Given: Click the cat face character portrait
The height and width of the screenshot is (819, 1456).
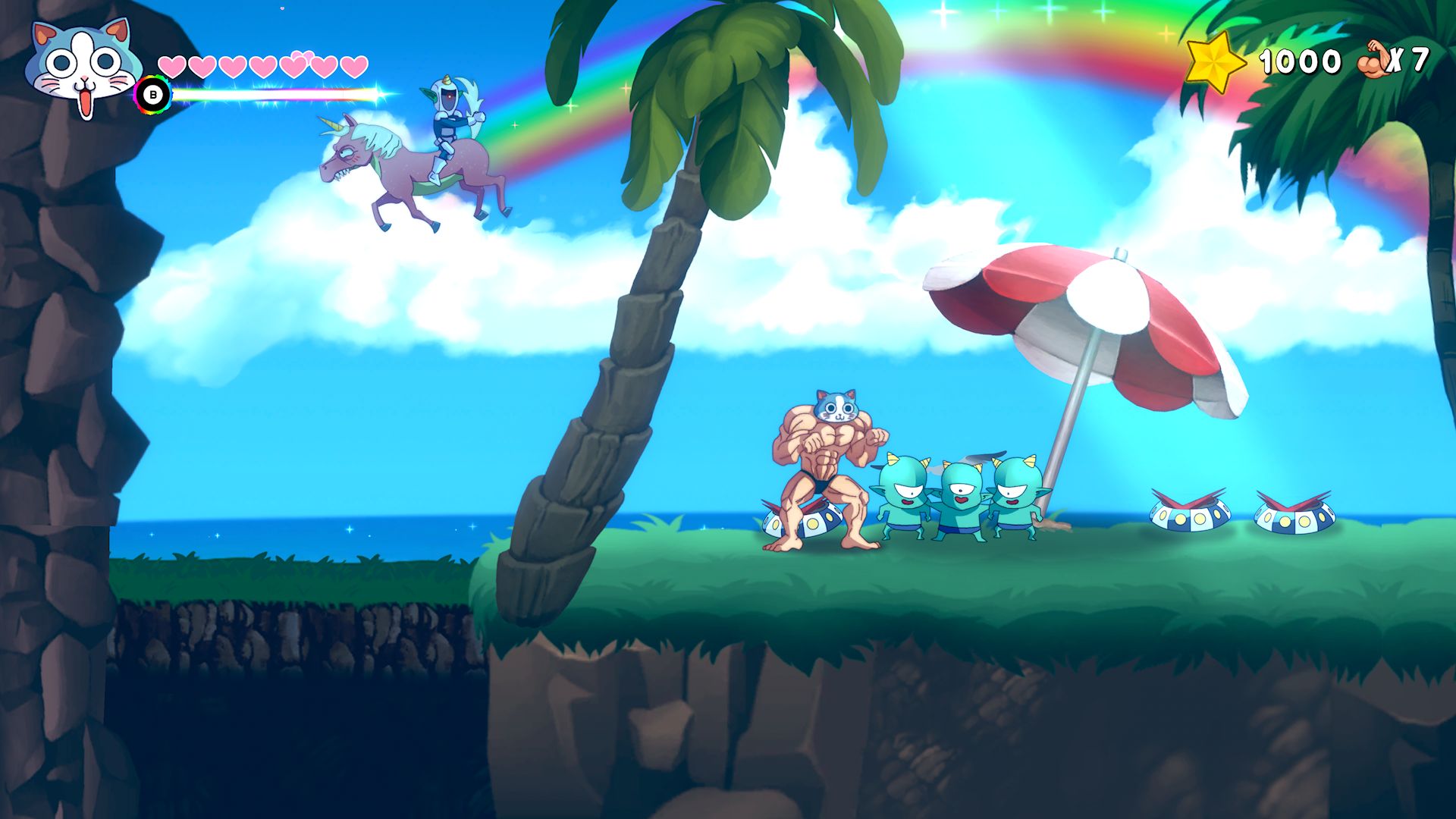Looking at the screenshot, I should (83, 67).
